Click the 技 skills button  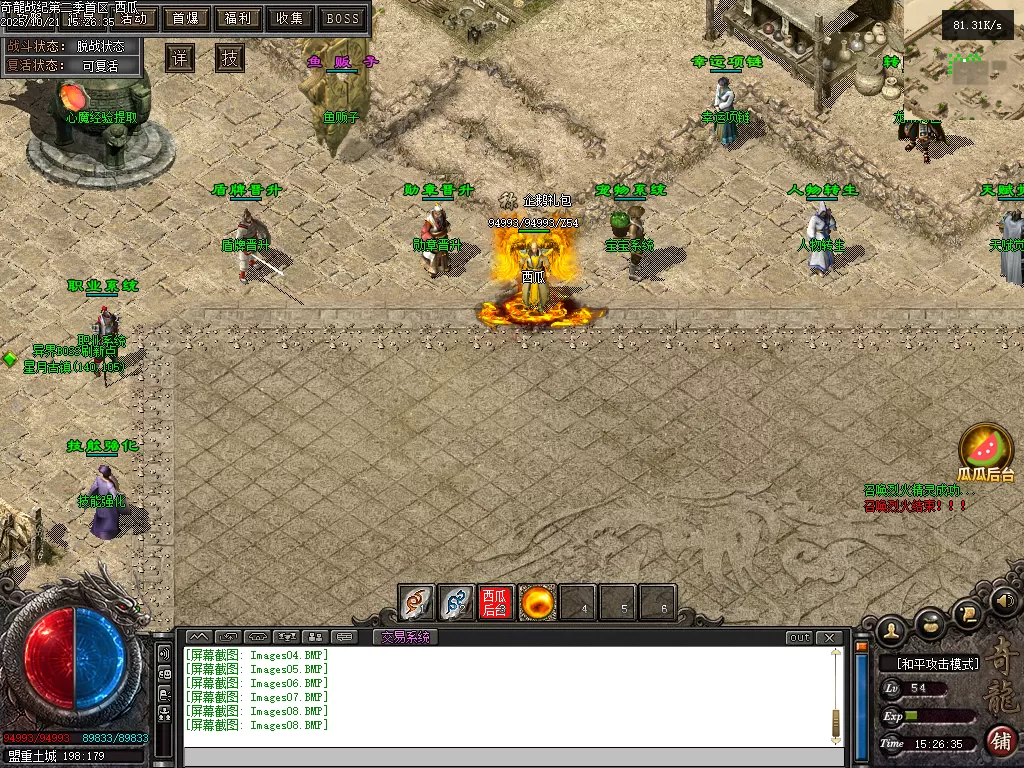[230, 58]
